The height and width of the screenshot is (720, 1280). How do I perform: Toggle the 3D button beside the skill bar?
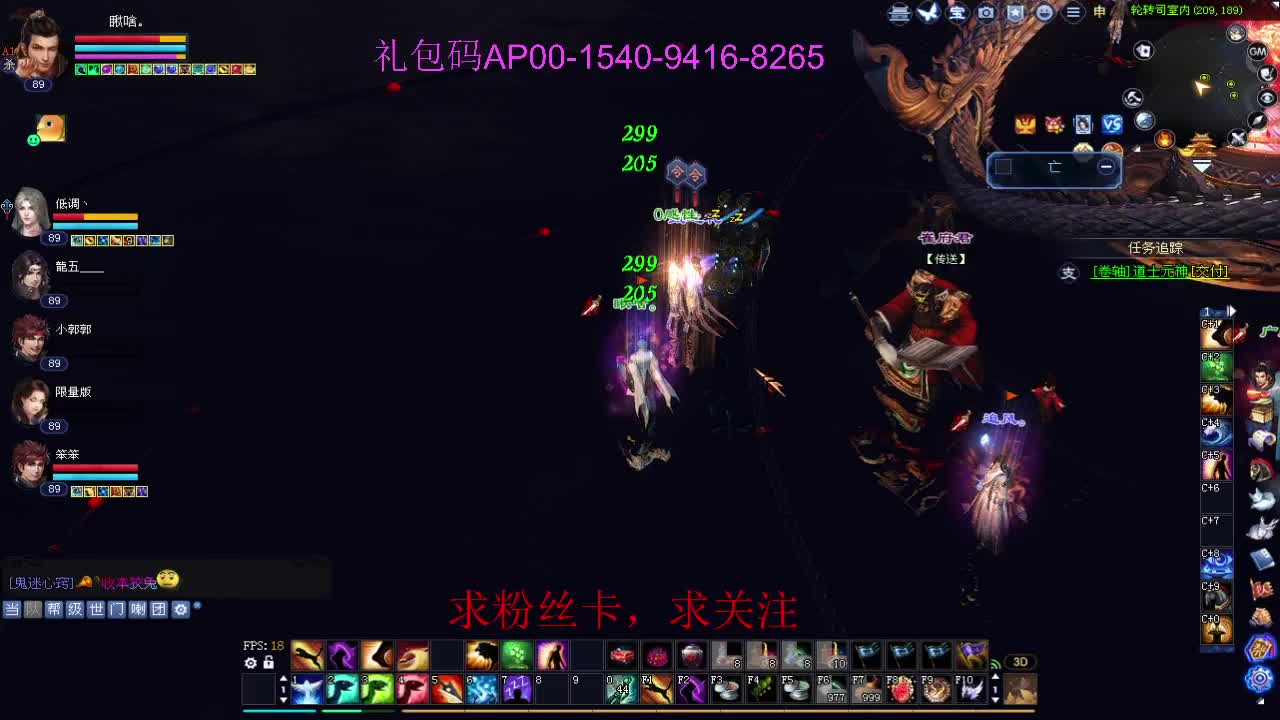coord(1020,660)
